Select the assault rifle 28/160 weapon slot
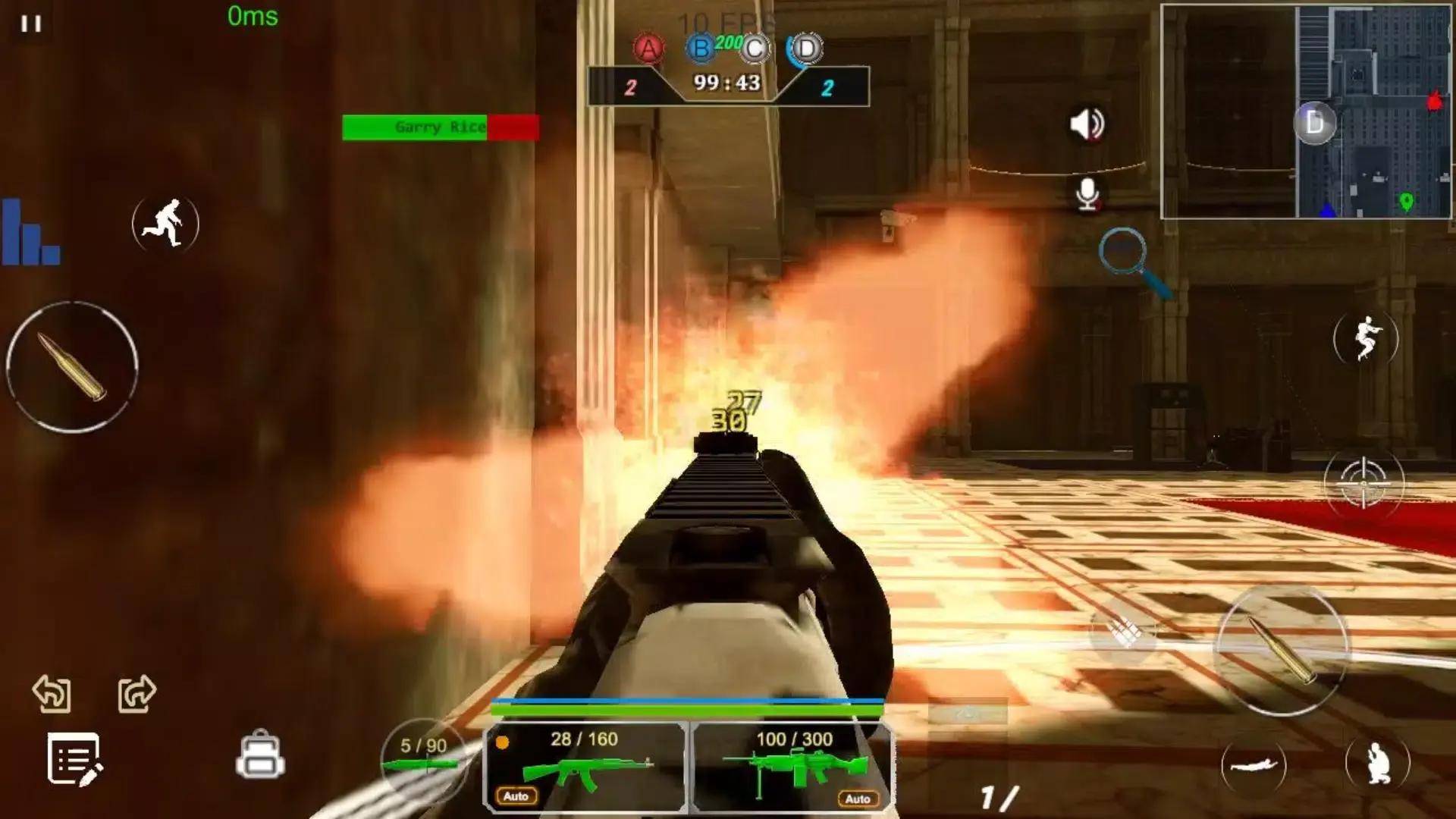Screen dimensions: 1456x819 (x=585, y=766)
